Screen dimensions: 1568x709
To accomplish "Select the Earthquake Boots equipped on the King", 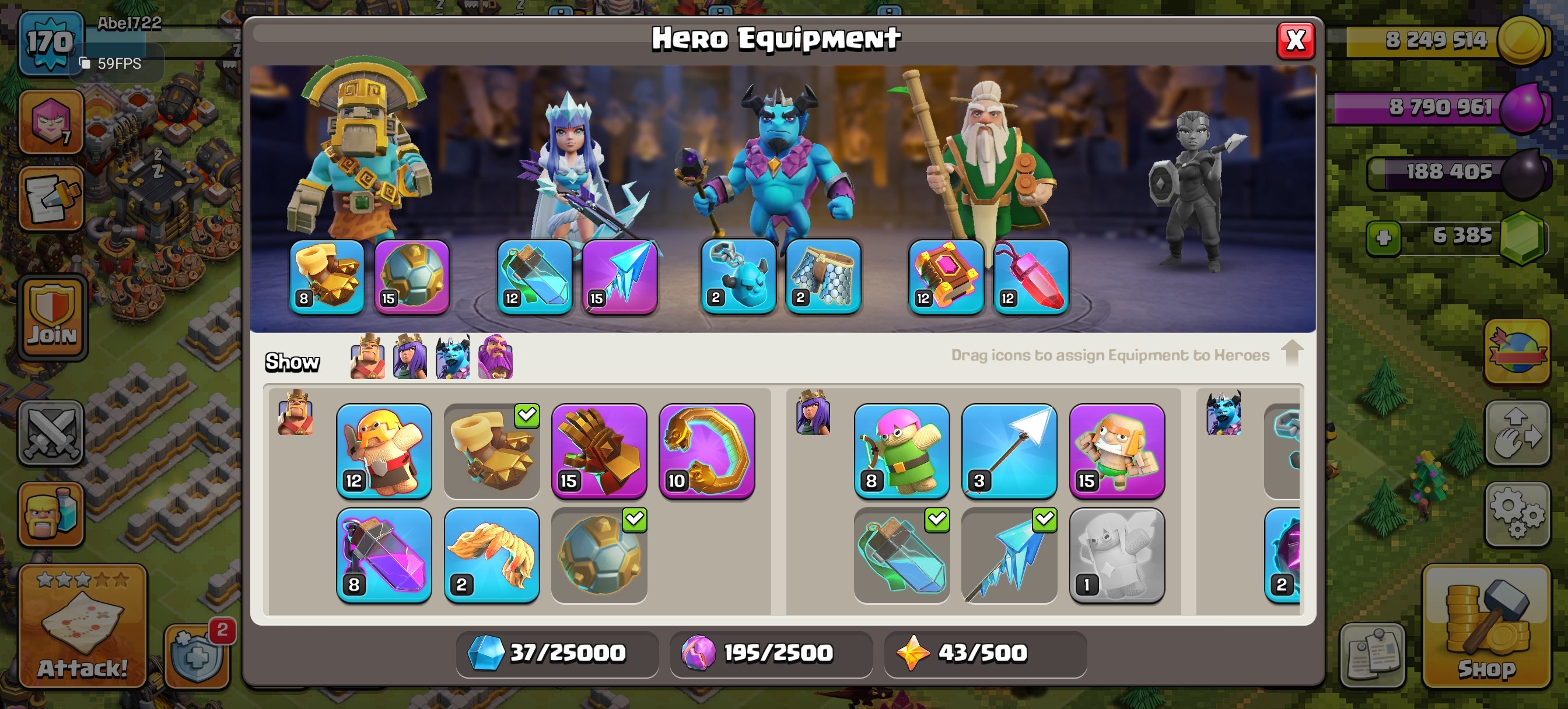I will (326, 277).
